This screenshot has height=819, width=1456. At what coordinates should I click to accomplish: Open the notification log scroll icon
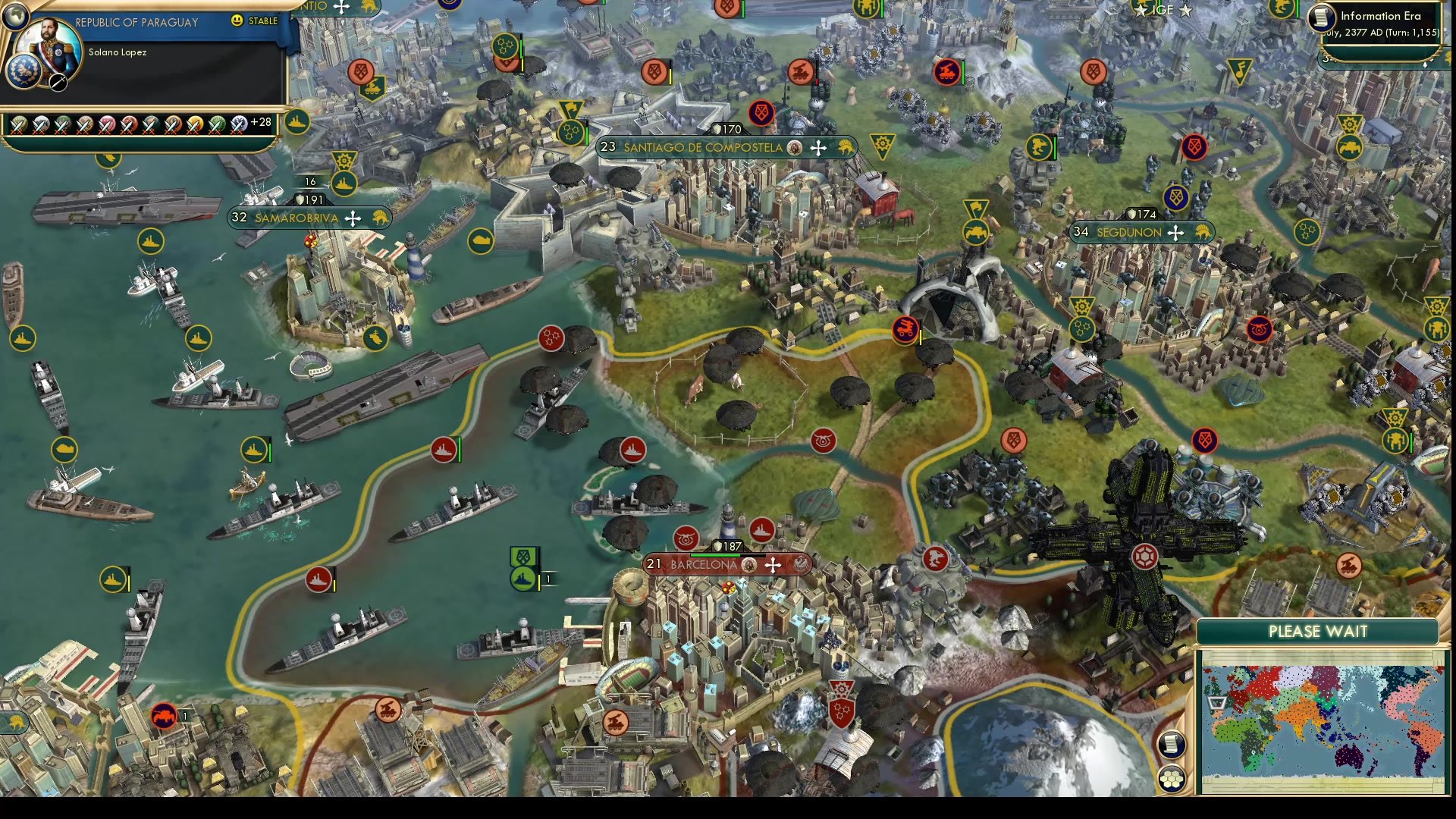[x=1172, y=745]
